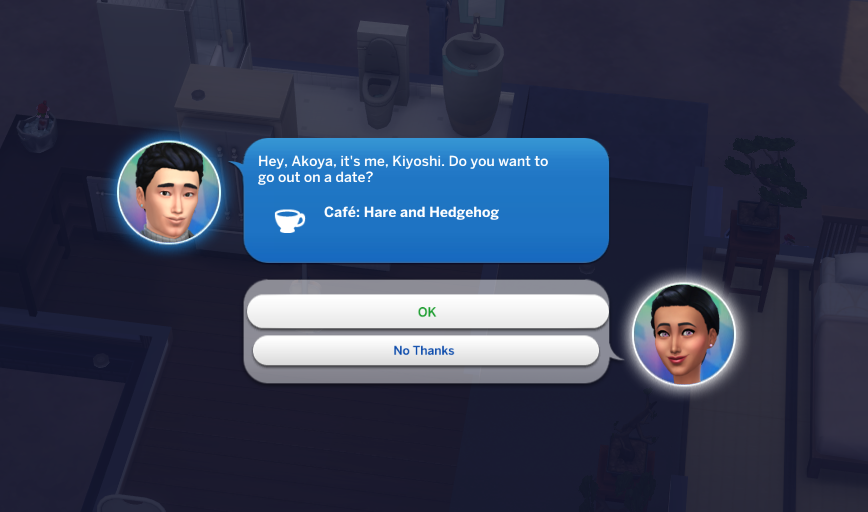
Task: Accept the date with OK
Action: pos(427,312)
